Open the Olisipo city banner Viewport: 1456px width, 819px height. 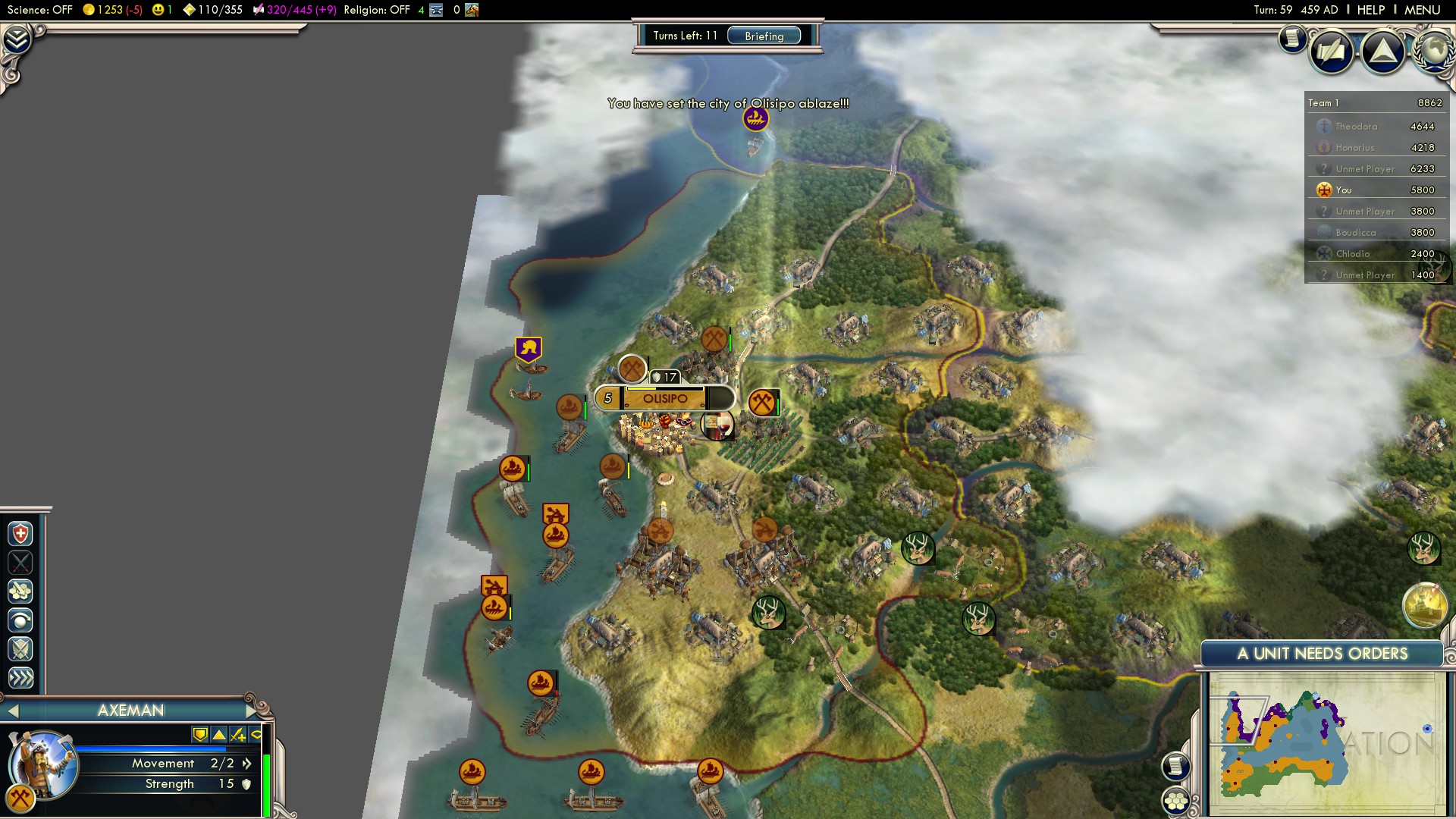(x=664, y=399)
